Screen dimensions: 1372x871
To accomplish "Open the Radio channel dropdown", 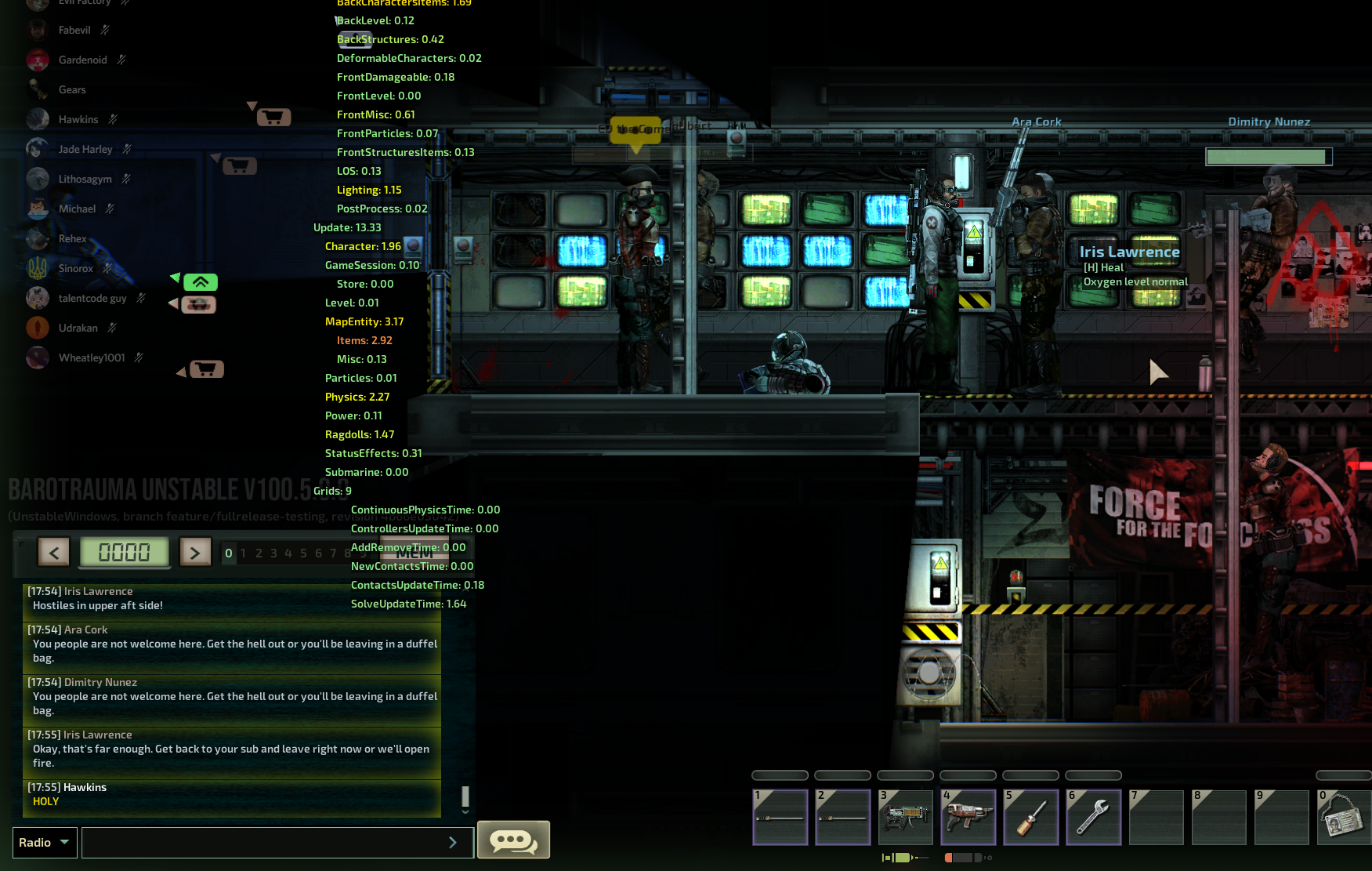I will (44, 842).
